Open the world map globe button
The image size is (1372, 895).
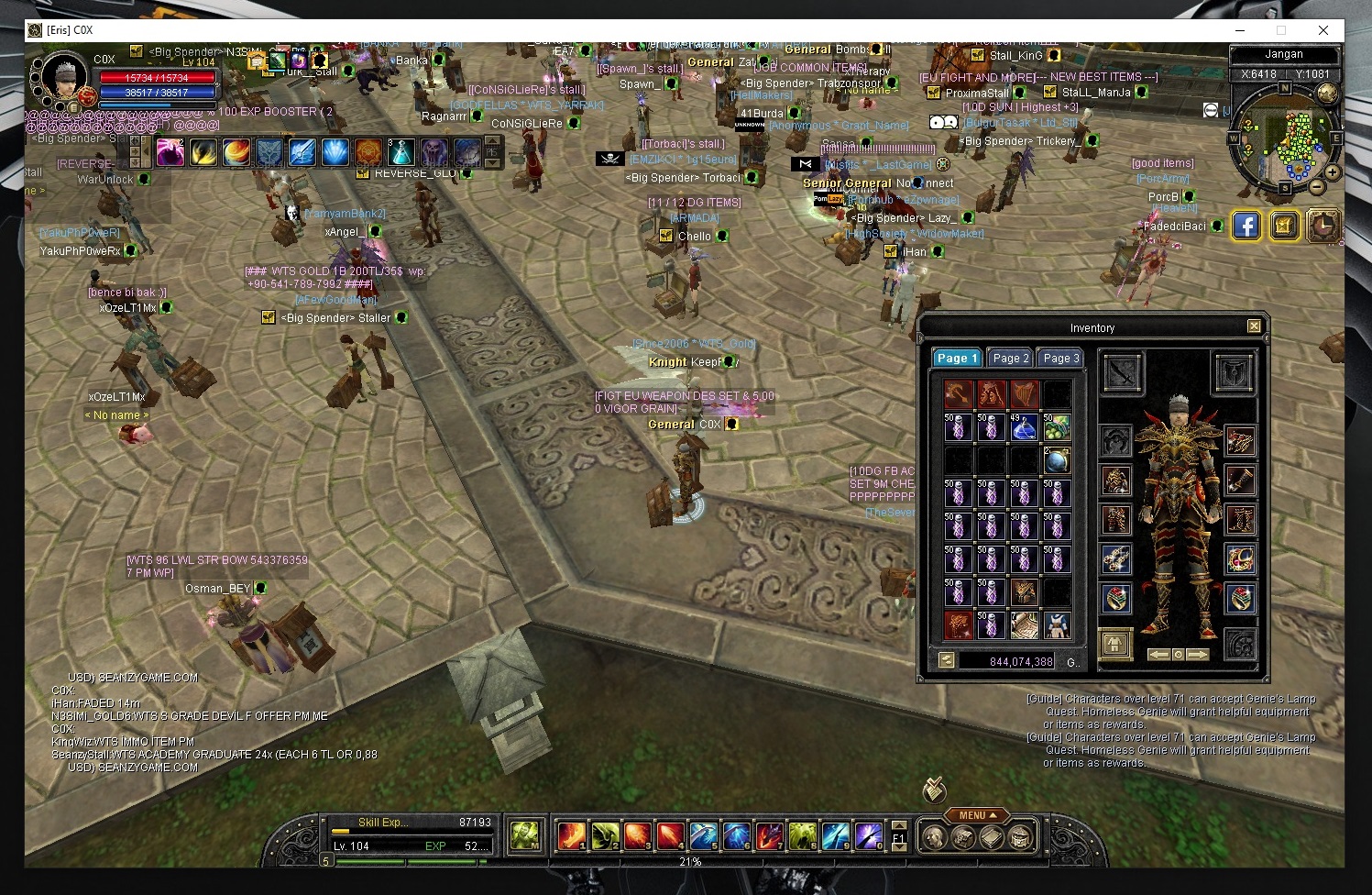[x=1326, y=94]
